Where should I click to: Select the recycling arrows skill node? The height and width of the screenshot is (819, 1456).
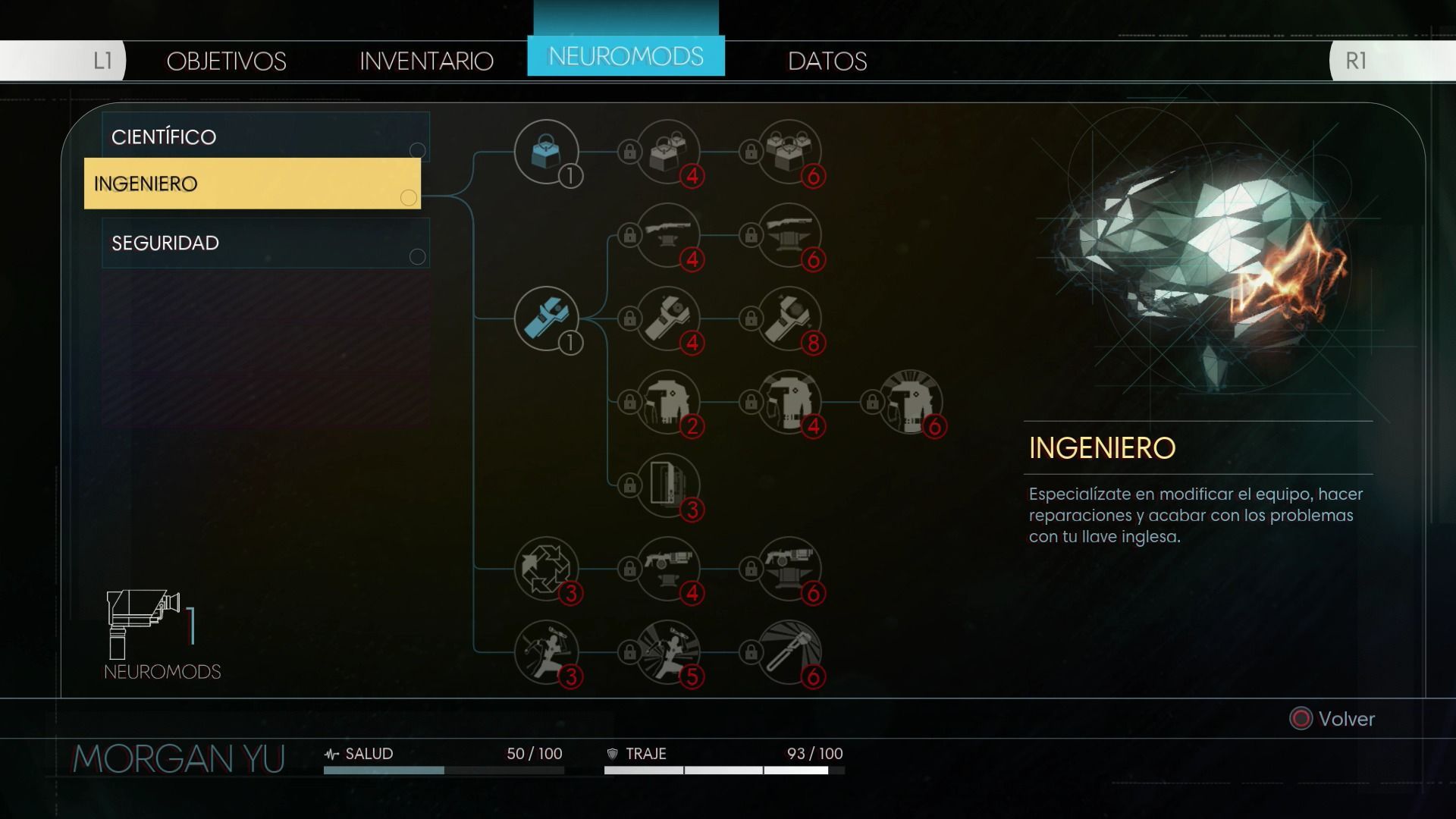click(546, 569)
